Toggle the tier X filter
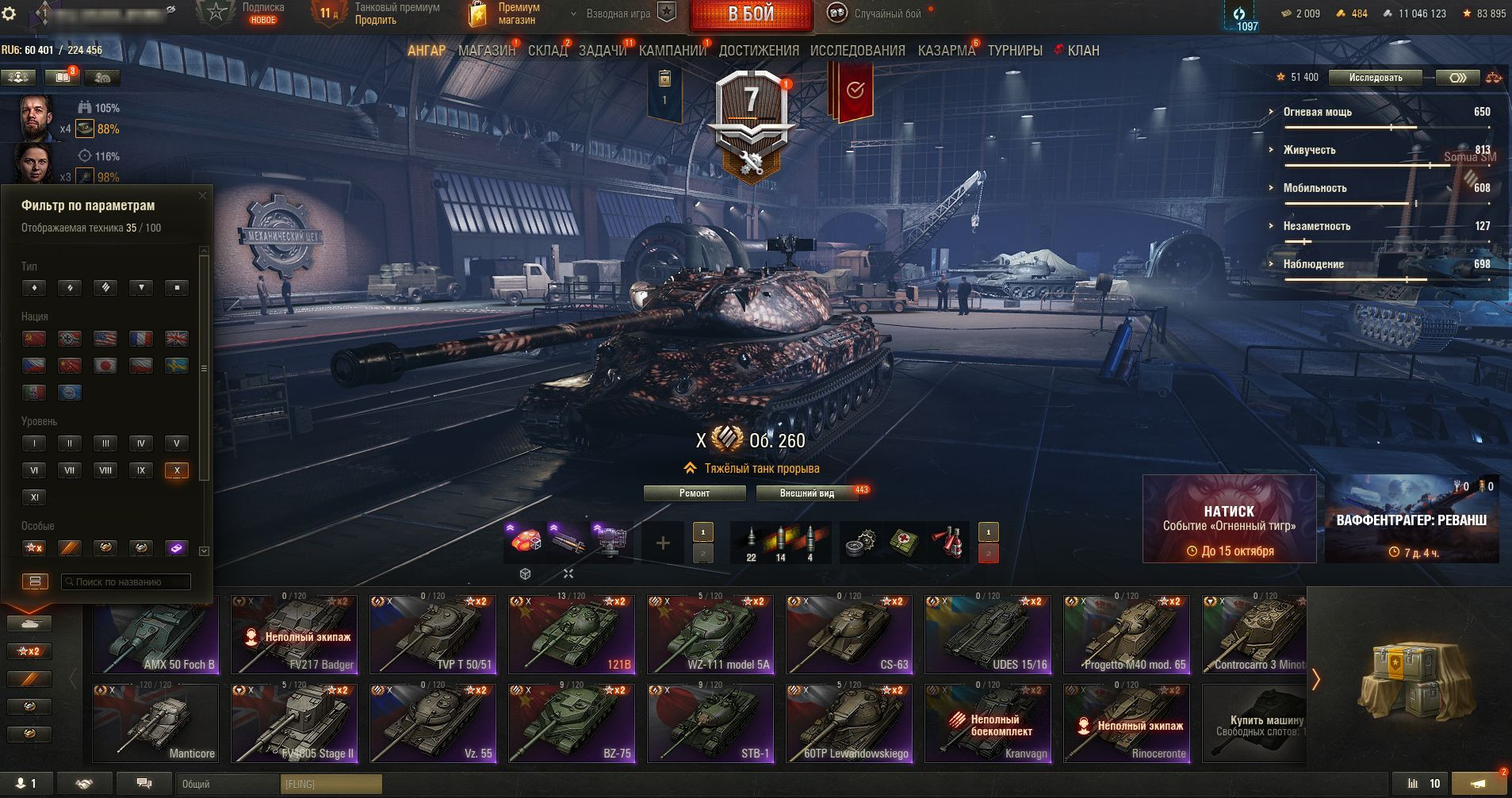Image resolution: width=1512 pixels, height=798 pixels. point(176,470)
